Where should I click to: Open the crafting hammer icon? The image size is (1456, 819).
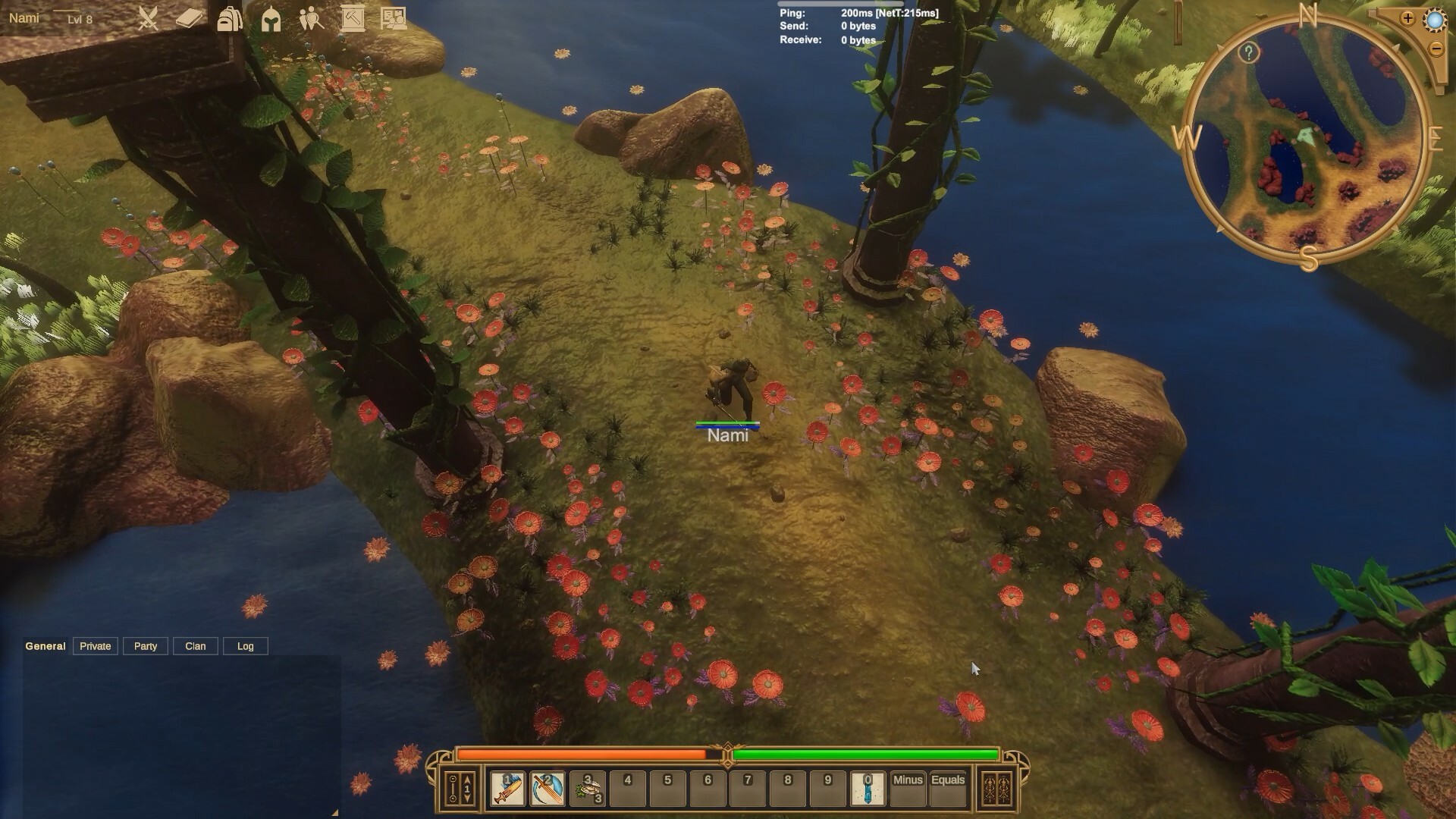point(354,19)
